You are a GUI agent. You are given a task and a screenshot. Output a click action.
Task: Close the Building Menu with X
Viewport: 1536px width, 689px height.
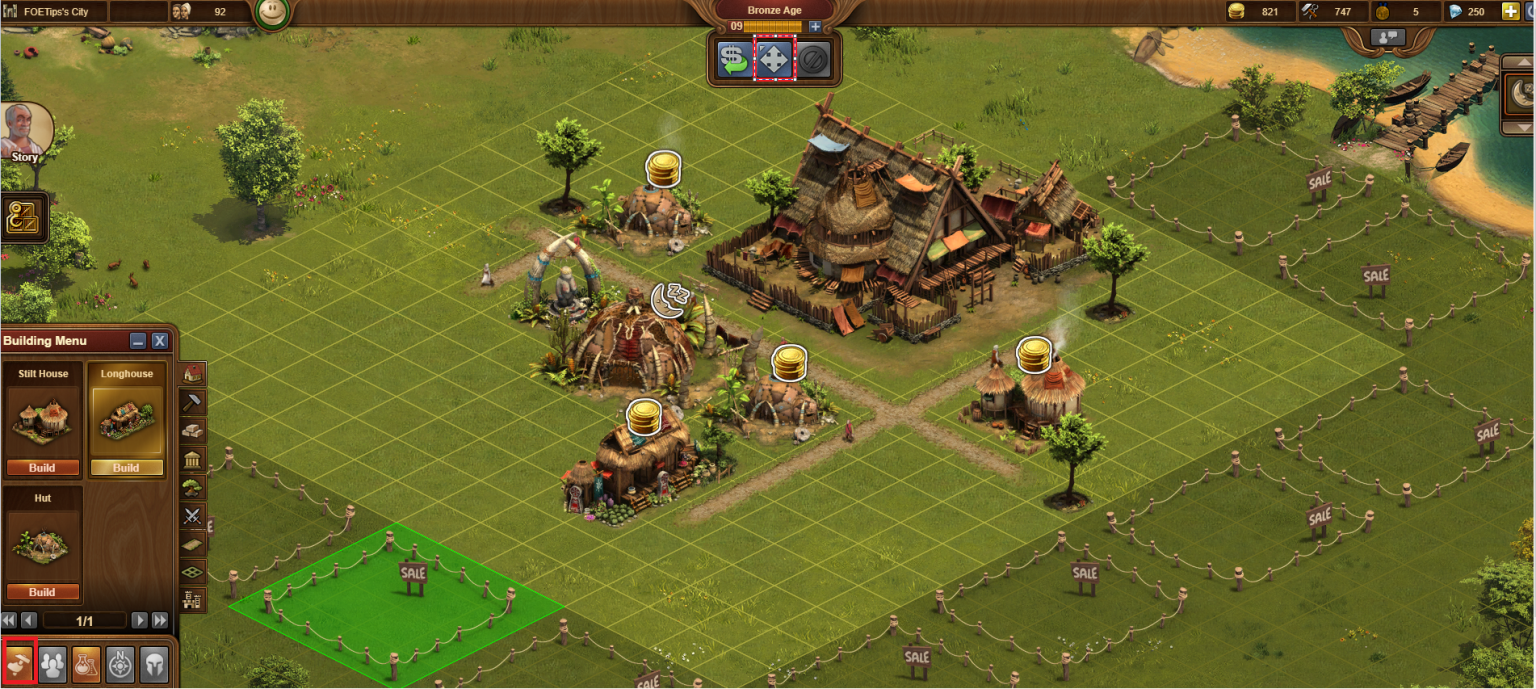160,341
